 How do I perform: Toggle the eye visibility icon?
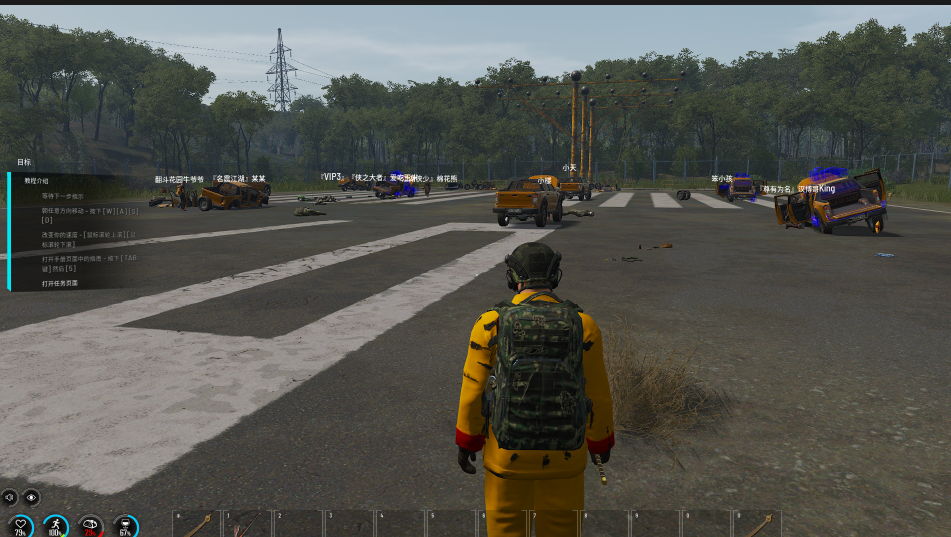(x=32, y=497)
